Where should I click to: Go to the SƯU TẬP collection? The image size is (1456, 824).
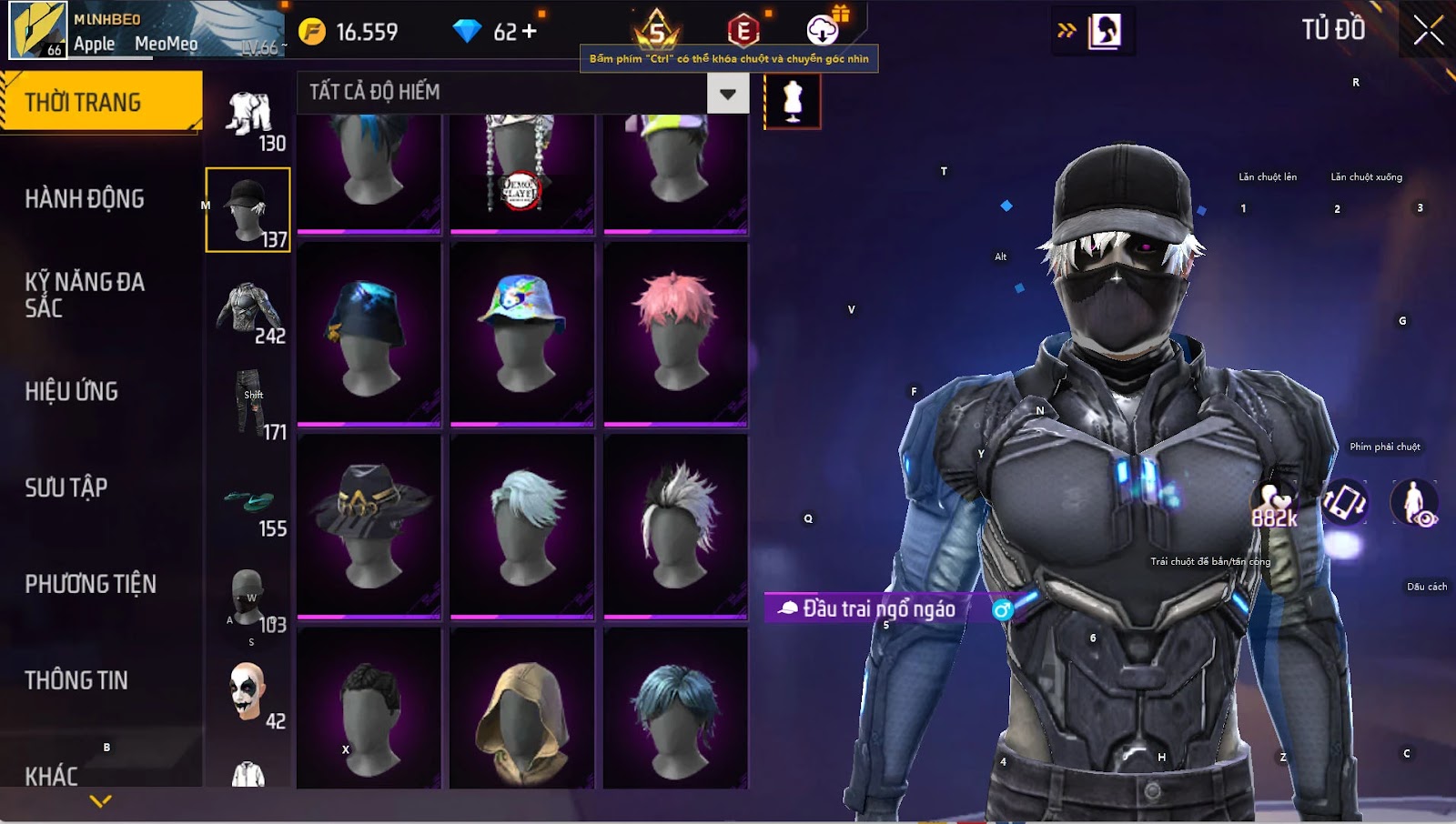[x=66, y=487]
